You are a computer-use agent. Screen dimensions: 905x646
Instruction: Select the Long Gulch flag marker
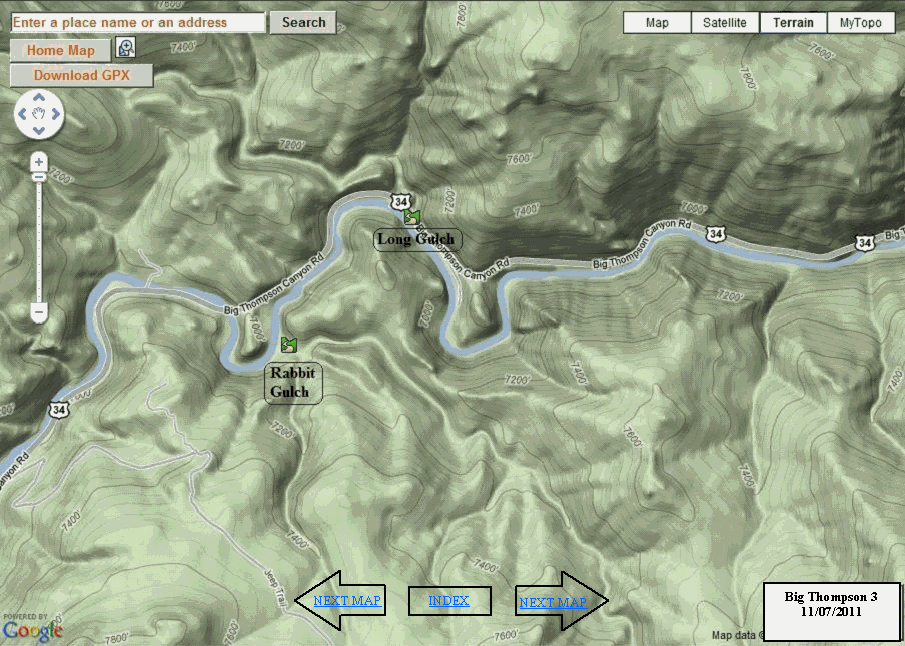tap(411, 215)
